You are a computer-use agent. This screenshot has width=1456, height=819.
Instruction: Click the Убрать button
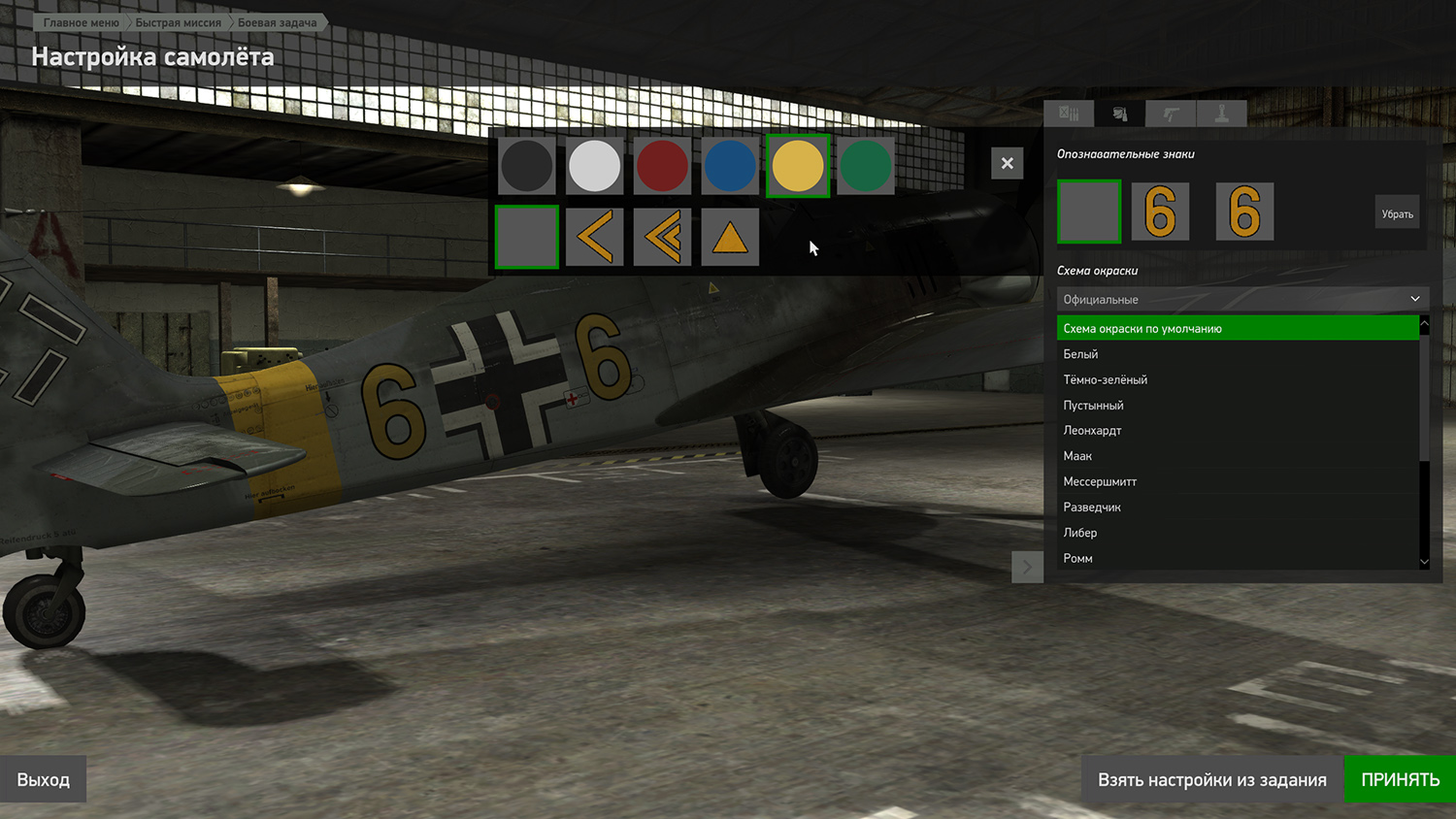[1397, 213]
